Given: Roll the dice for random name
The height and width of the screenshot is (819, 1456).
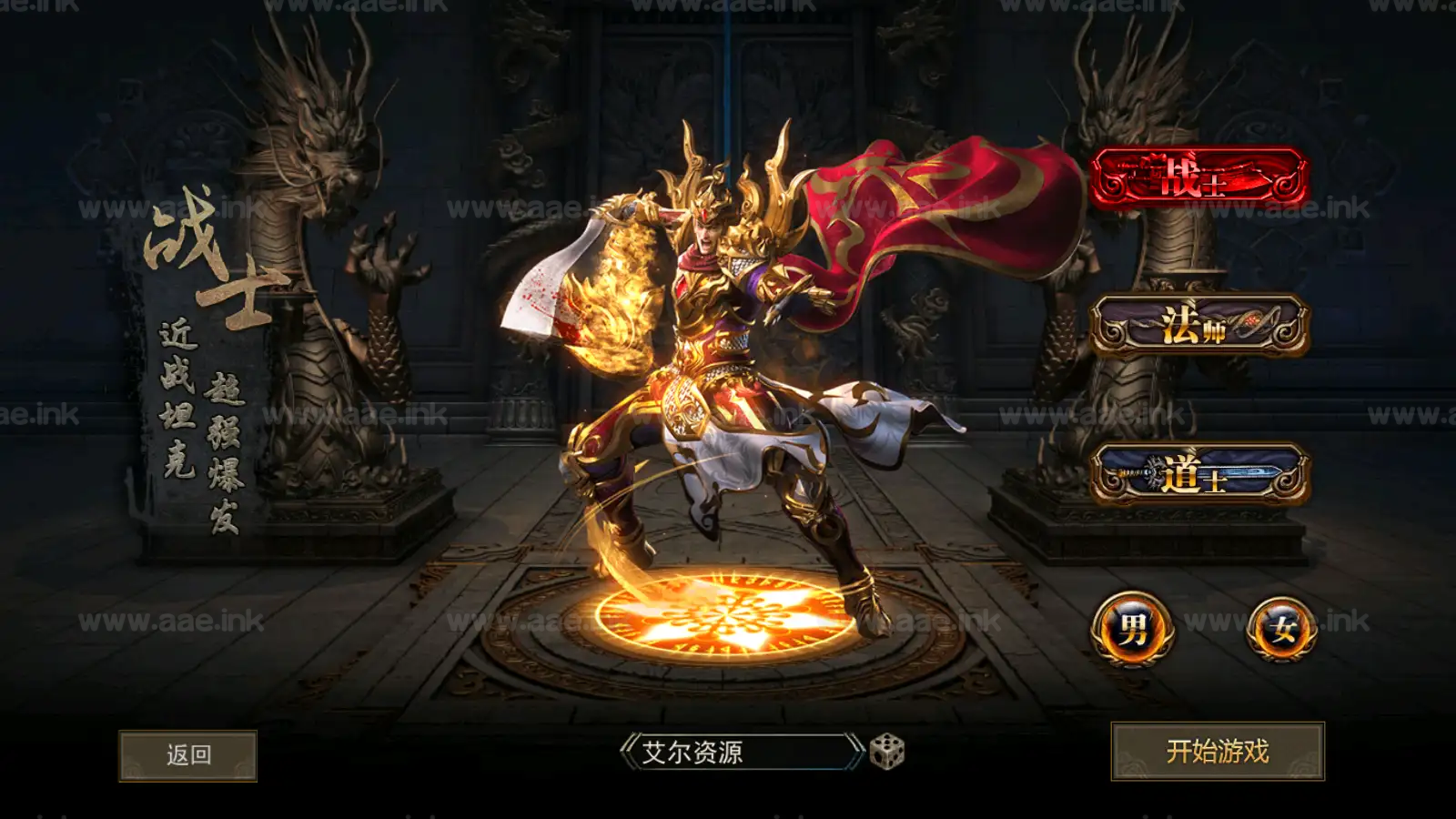Looking at the screenshot, I should tap(887, 752).
